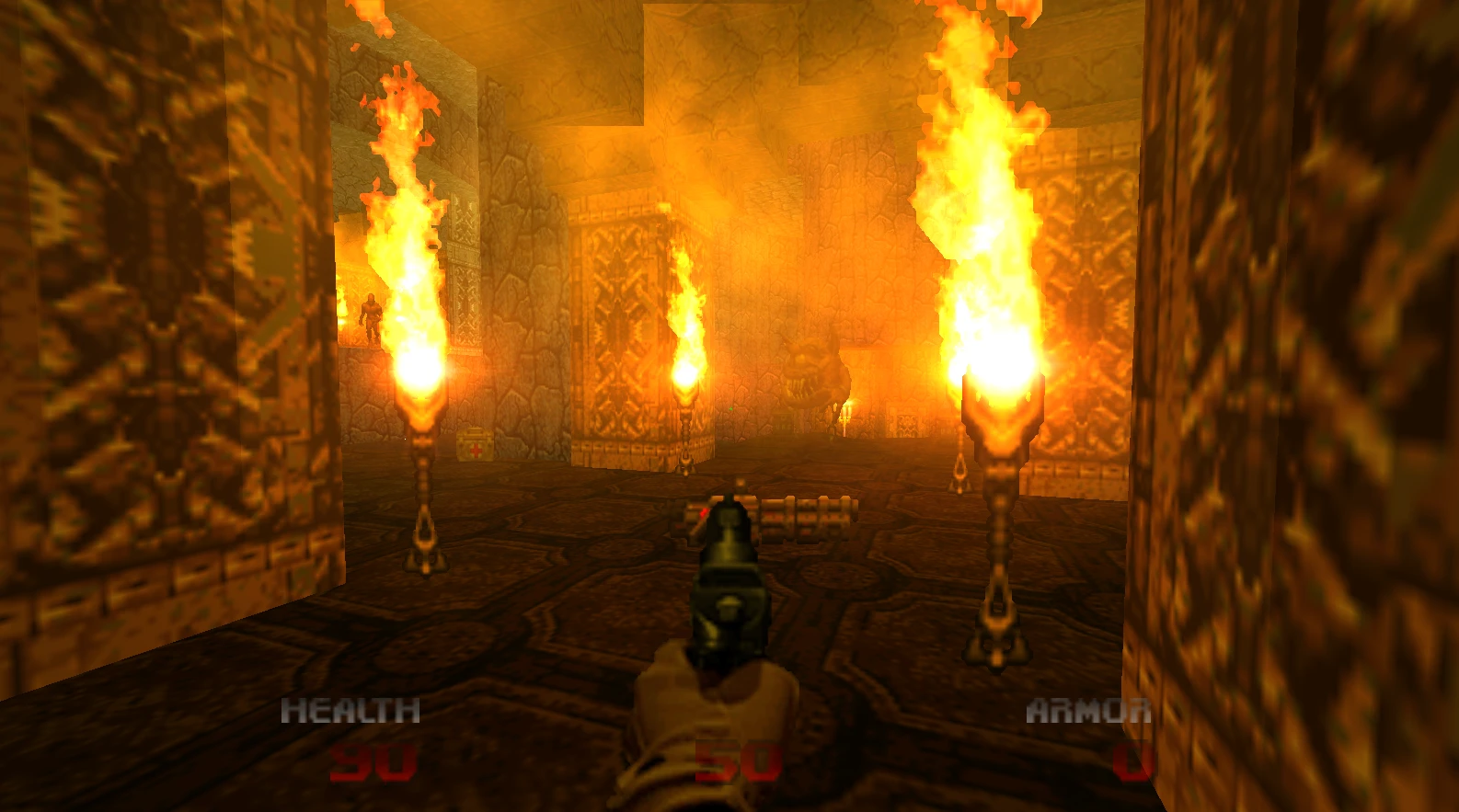
Task: Click the green dot visible on the back wall
Action: tap(730, 408)
